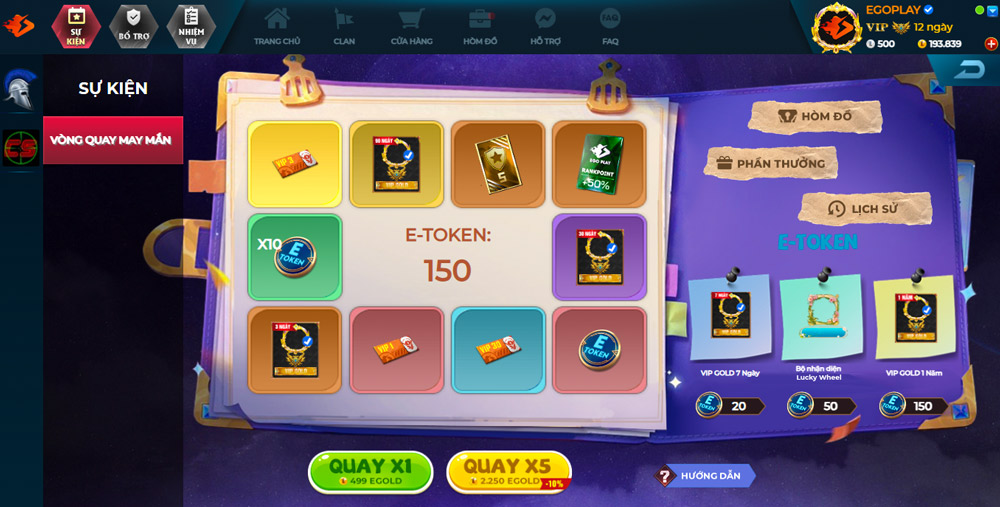
Task: Spin once with Quay X1 button
Action: point(370,471)
